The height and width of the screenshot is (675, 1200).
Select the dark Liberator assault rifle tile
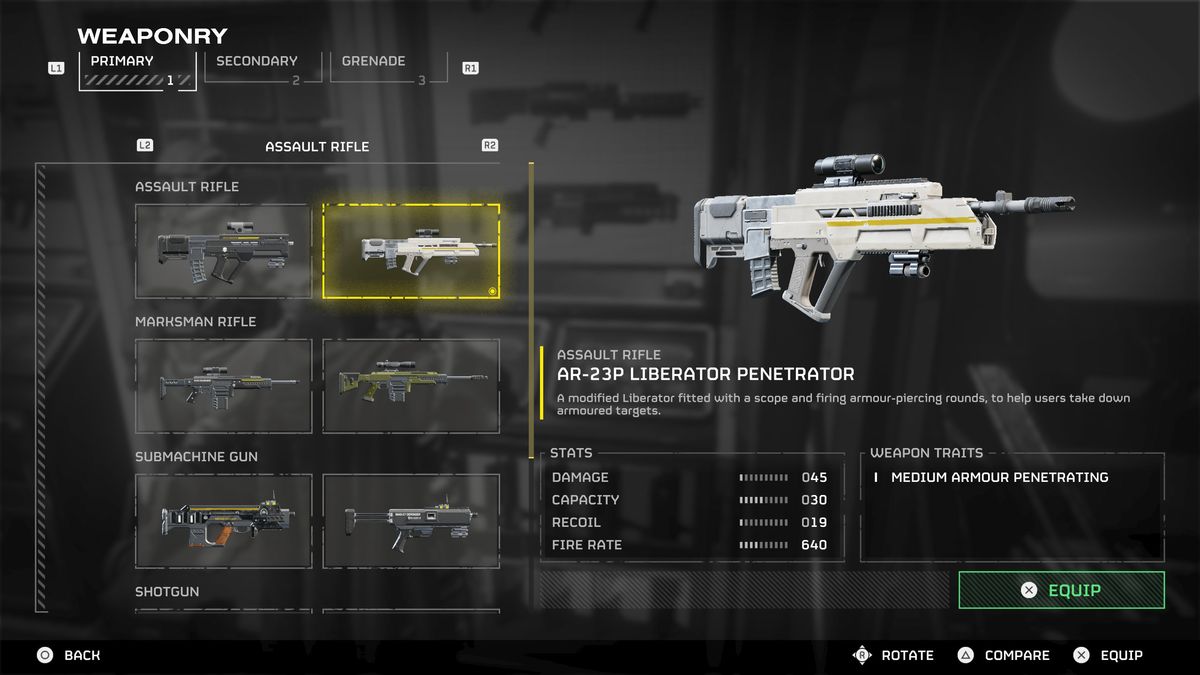pyautogui.click(x=223, y=251)
